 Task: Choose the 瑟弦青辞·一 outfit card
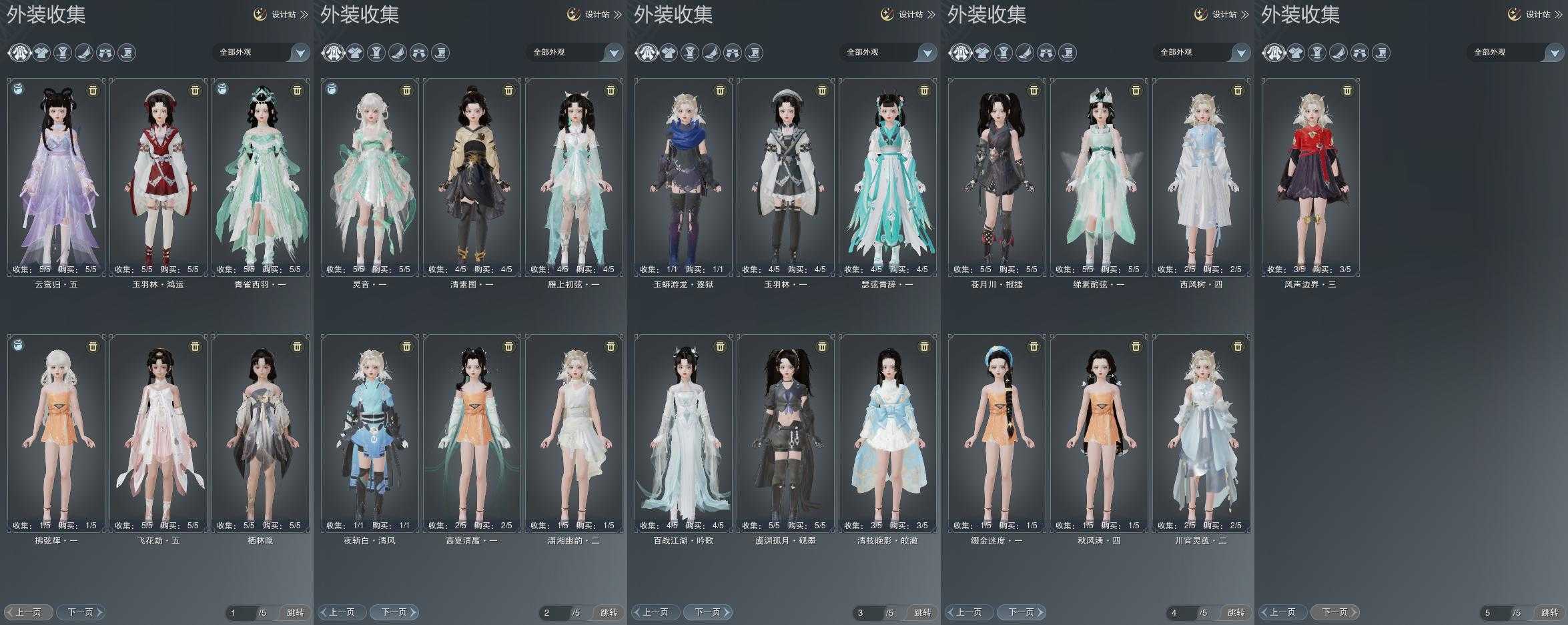(887, 177)
